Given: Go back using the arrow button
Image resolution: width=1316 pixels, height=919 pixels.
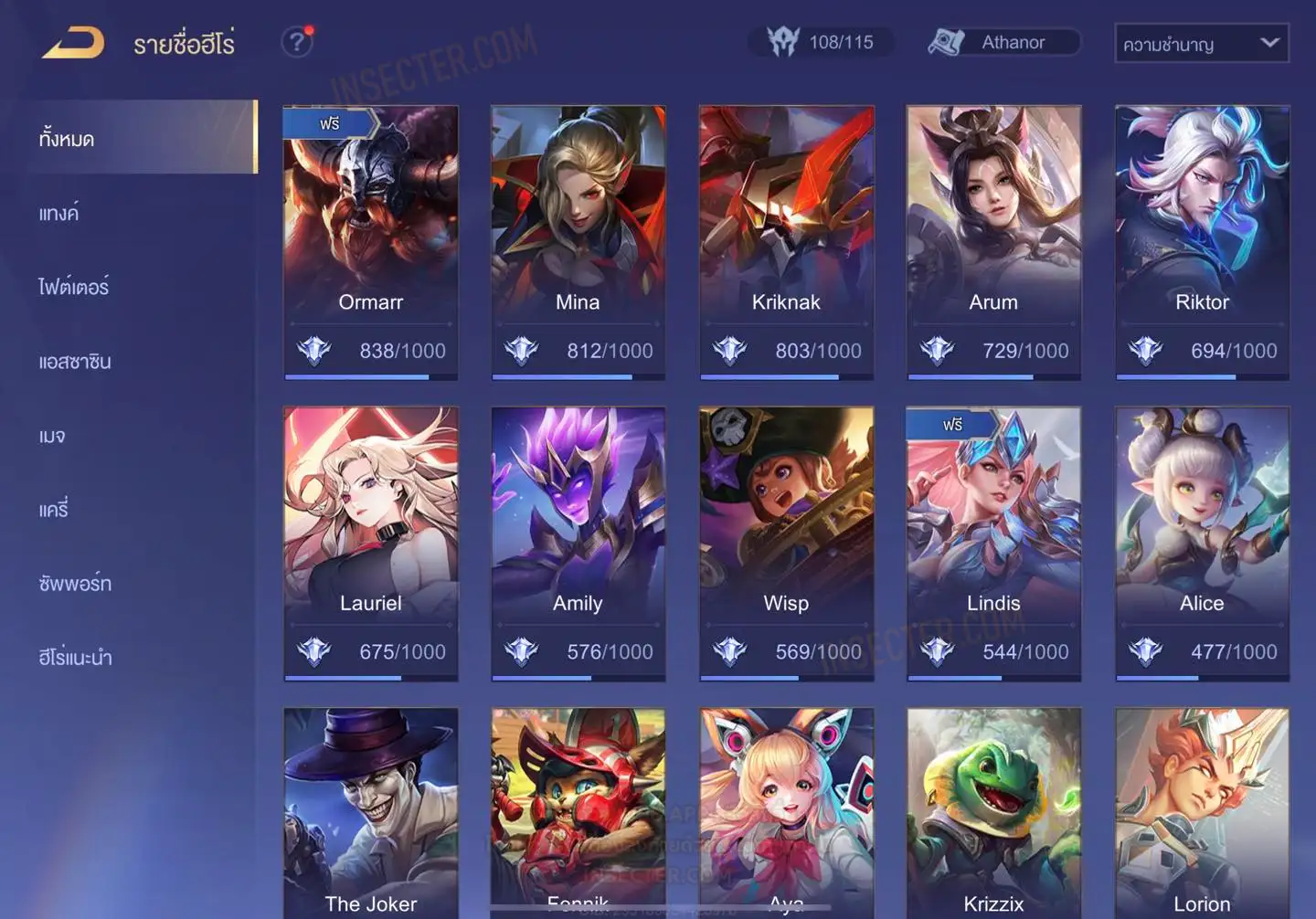Looking at the screenshot, I should coord(73,43).
